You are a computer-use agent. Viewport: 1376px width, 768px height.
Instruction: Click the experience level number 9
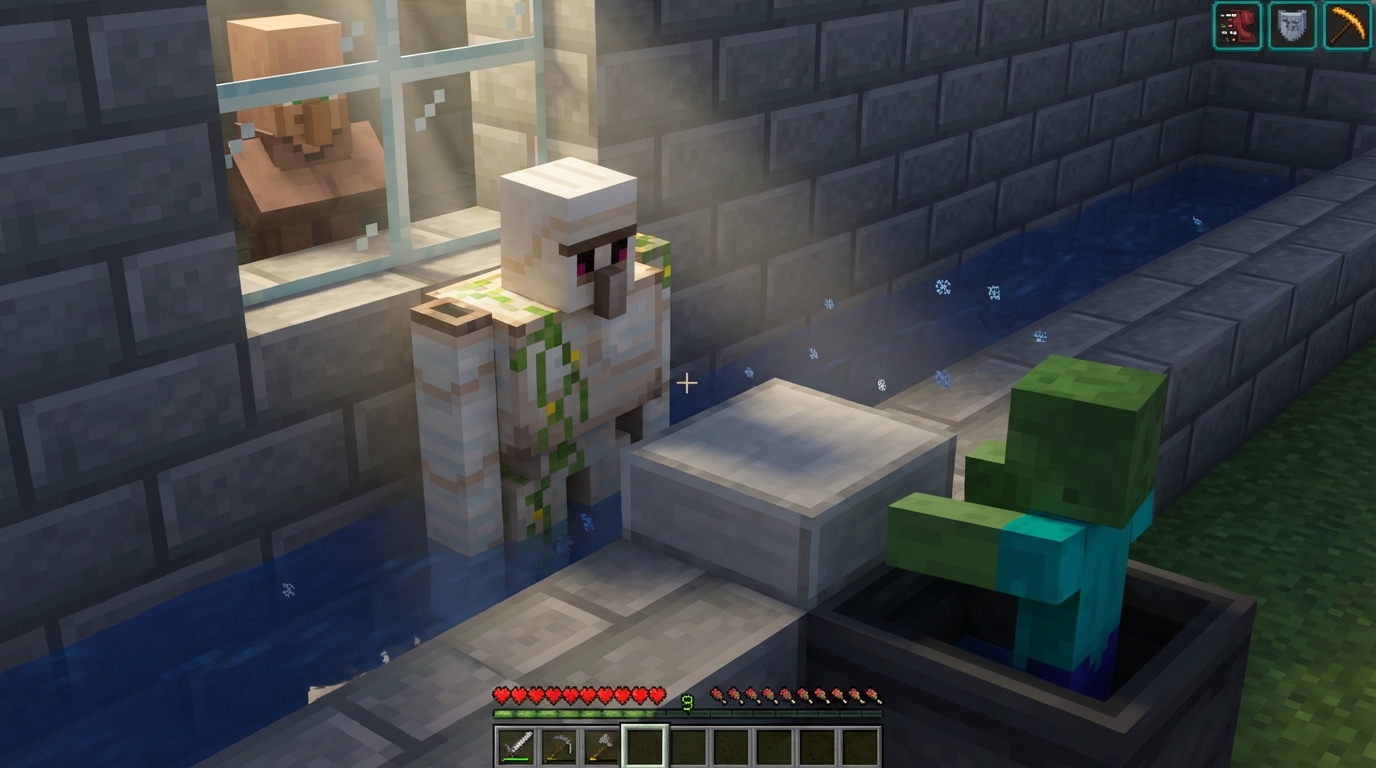coord(687,700)
